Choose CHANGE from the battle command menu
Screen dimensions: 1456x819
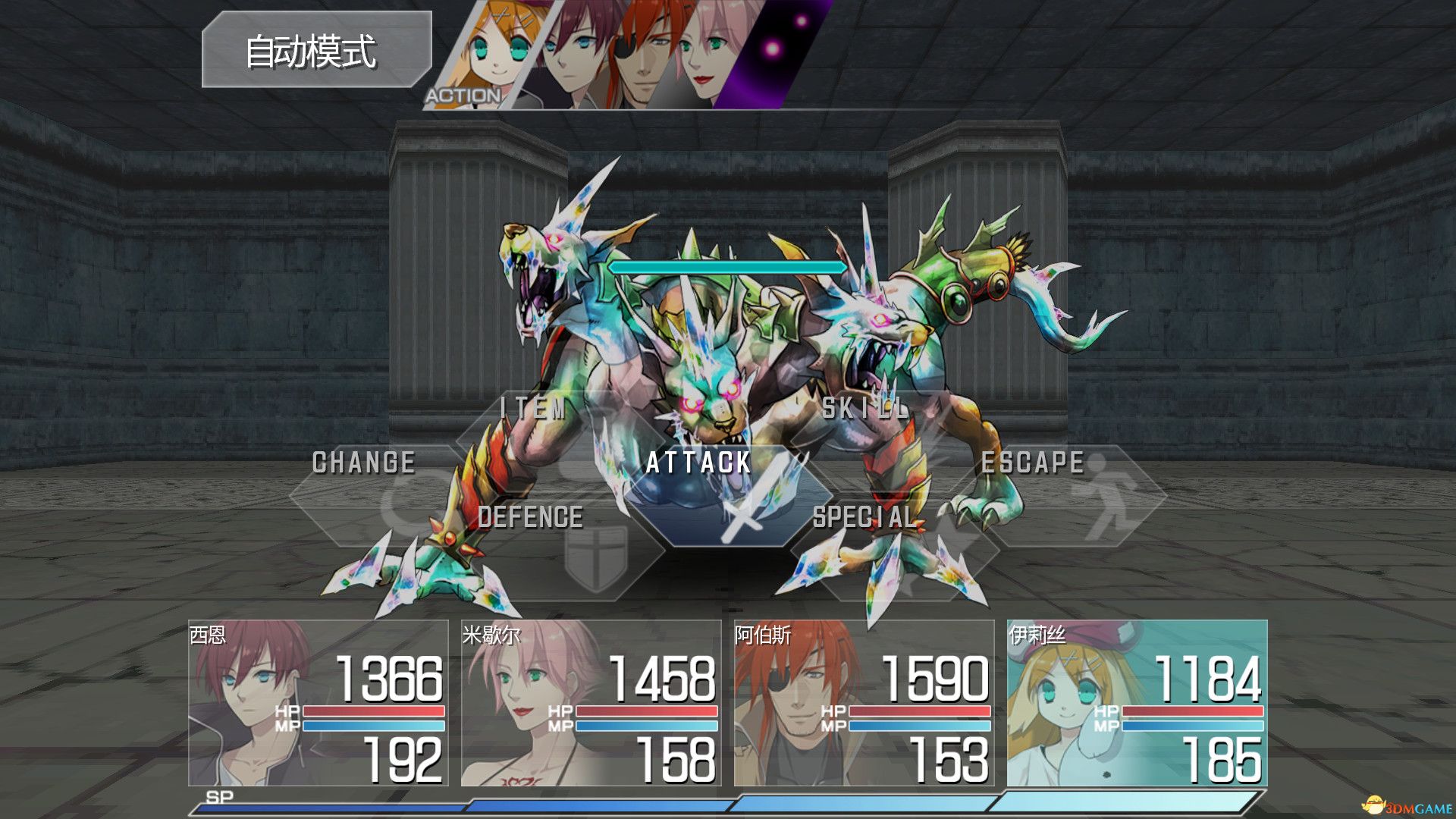[x=364, y=463]
